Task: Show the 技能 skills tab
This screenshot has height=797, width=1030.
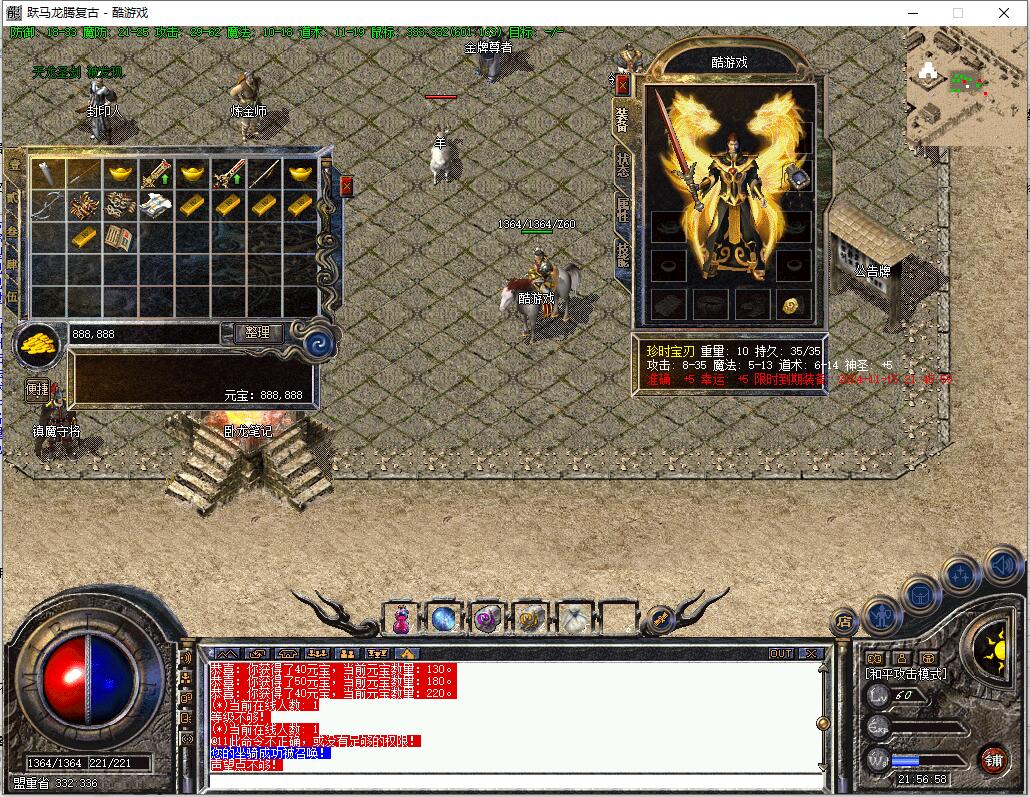Action: click(622, 256)
